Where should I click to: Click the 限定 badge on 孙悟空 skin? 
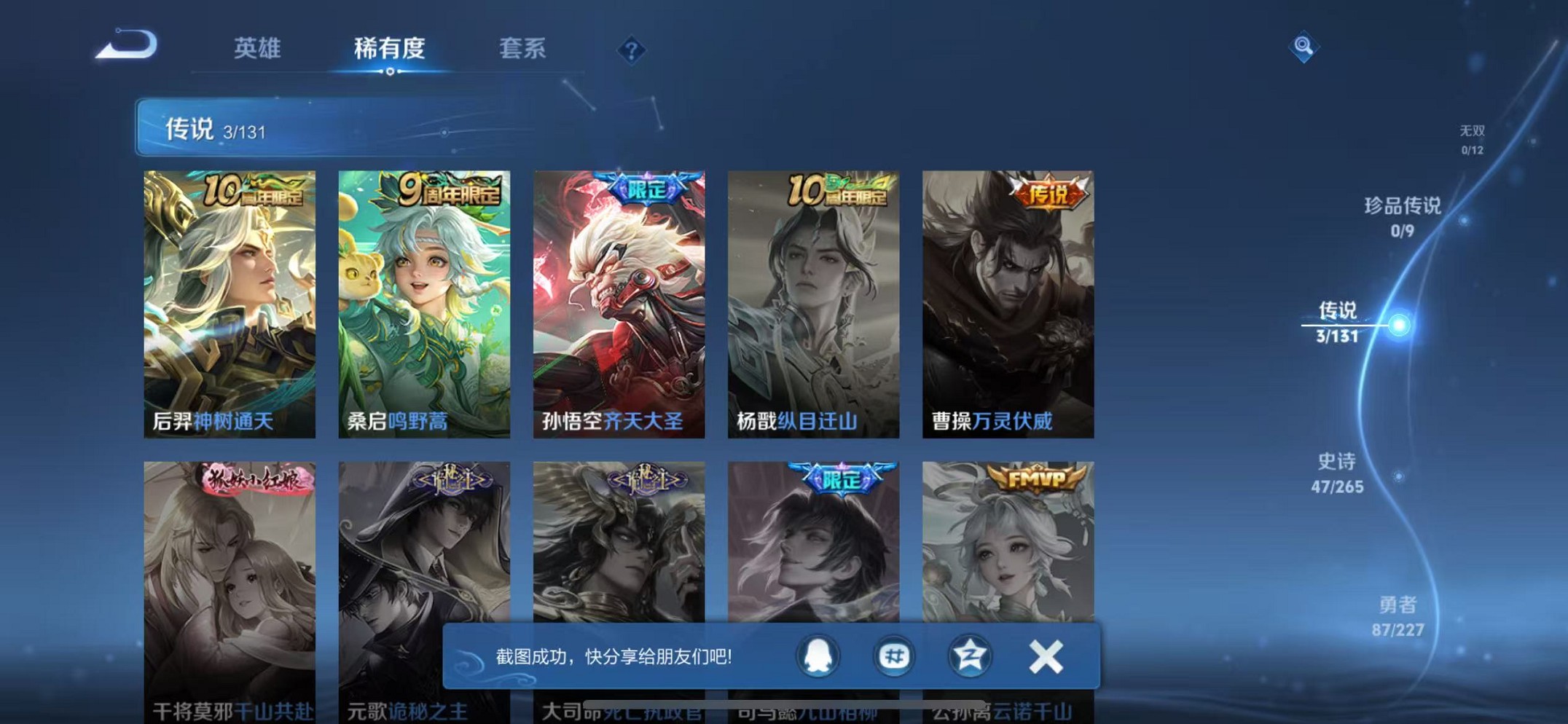[x=644, y=187]
